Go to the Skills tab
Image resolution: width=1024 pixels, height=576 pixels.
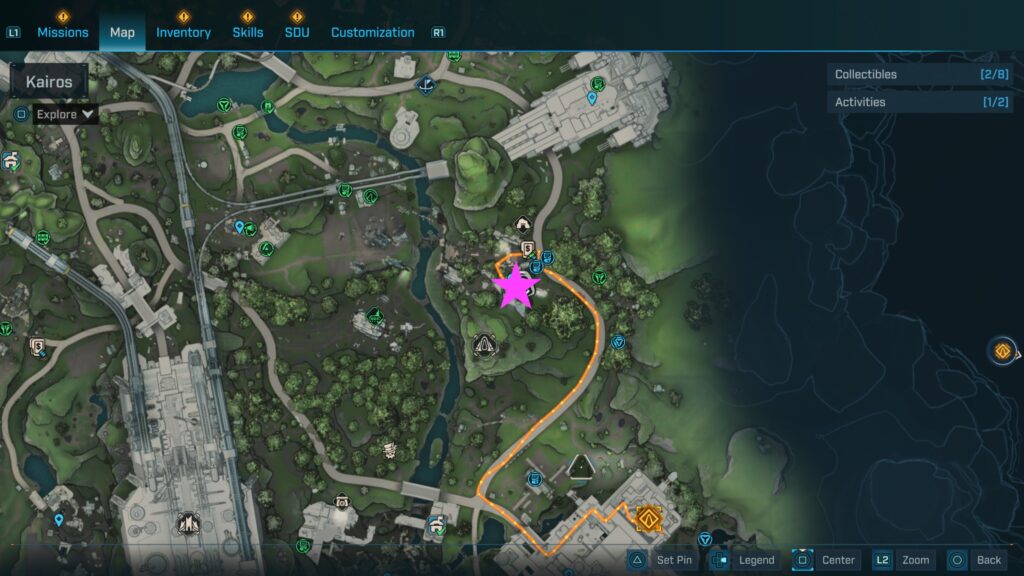tap(248, 32)
